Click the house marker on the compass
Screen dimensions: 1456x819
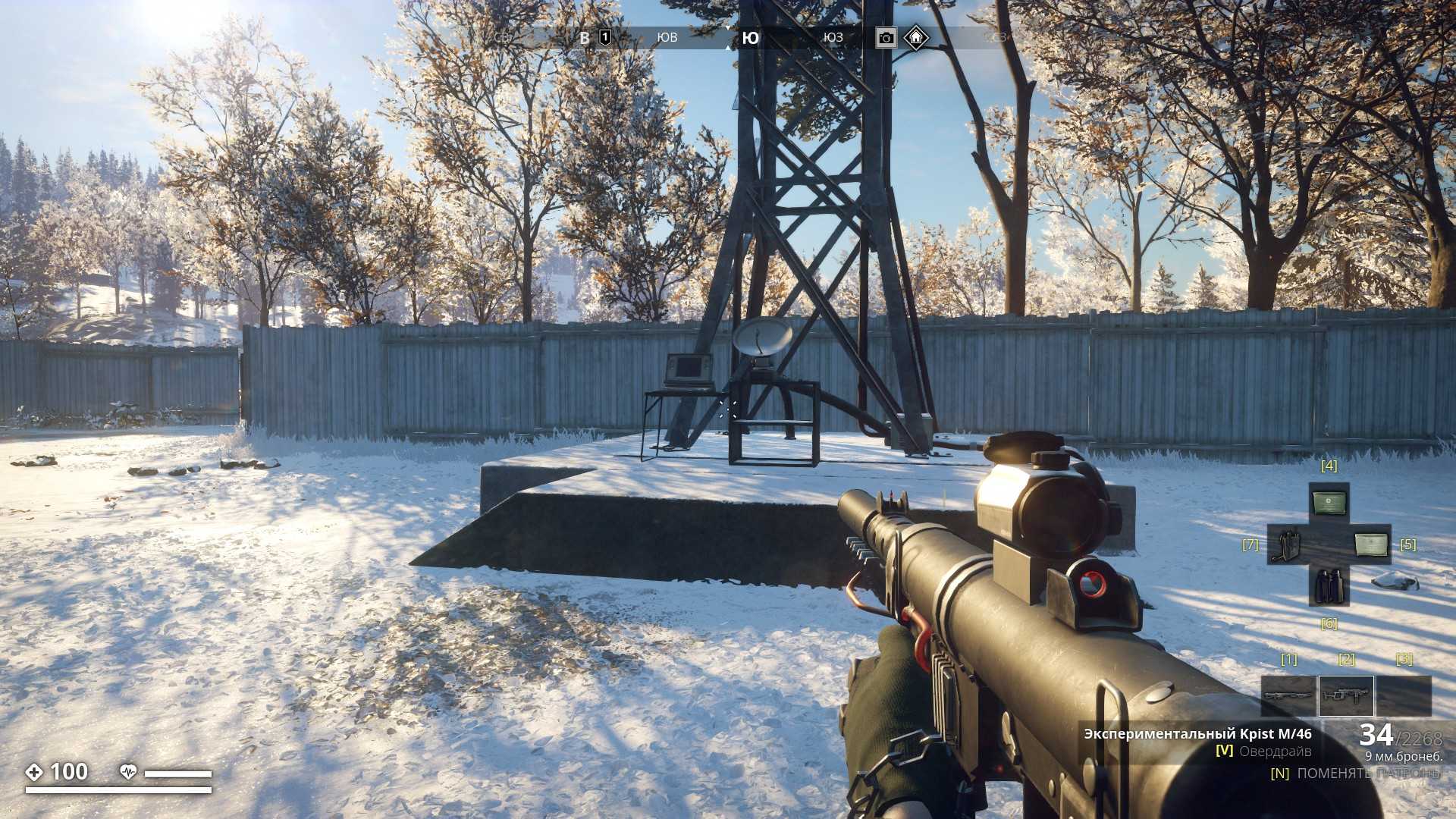916,36
